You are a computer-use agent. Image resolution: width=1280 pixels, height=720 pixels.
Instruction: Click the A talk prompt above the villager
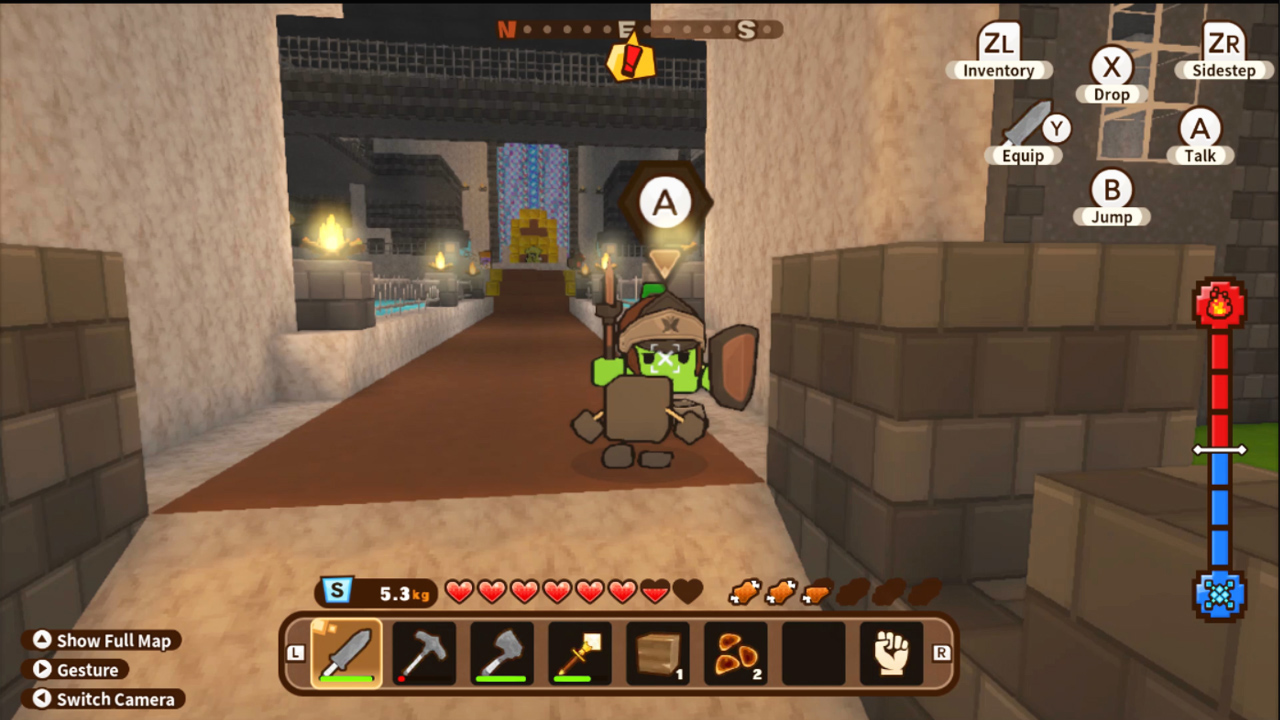665,203
